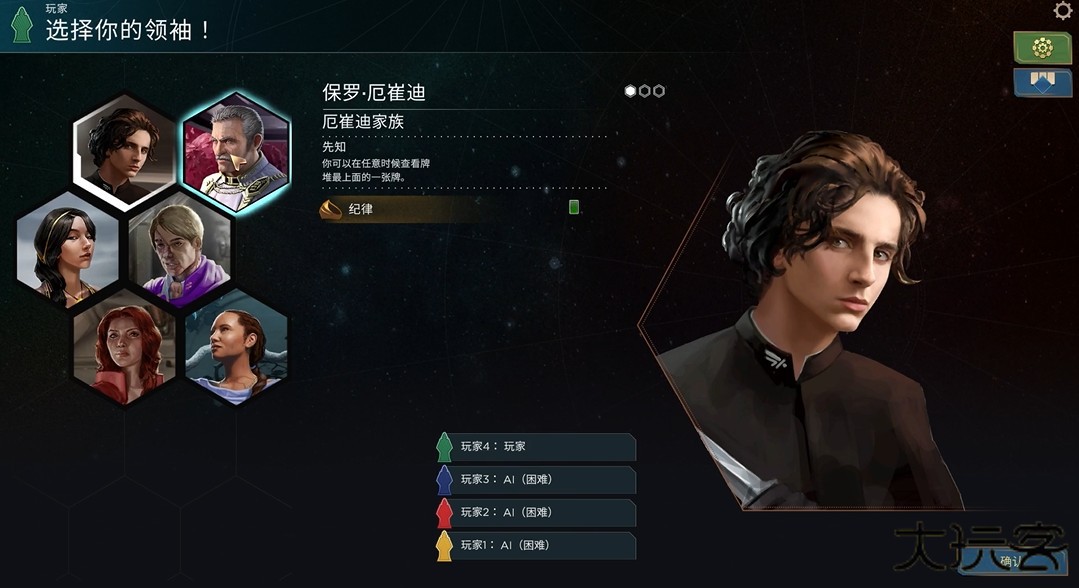Select the 玩家4 green player row
This screenshot has height=588, width=1079.
coord(537,446)
